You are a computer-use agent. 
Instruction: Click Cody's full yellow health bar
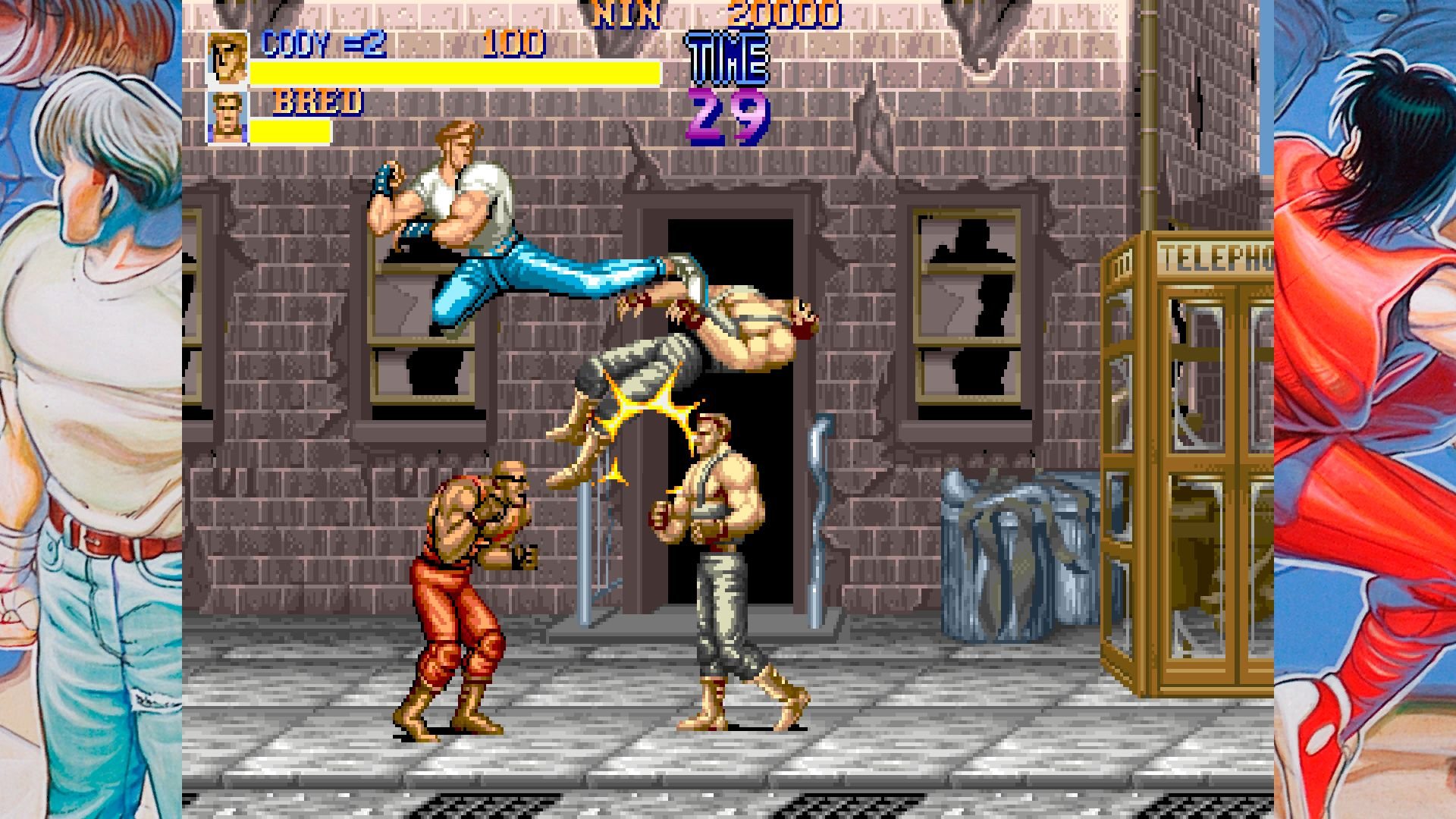point(455,71)
